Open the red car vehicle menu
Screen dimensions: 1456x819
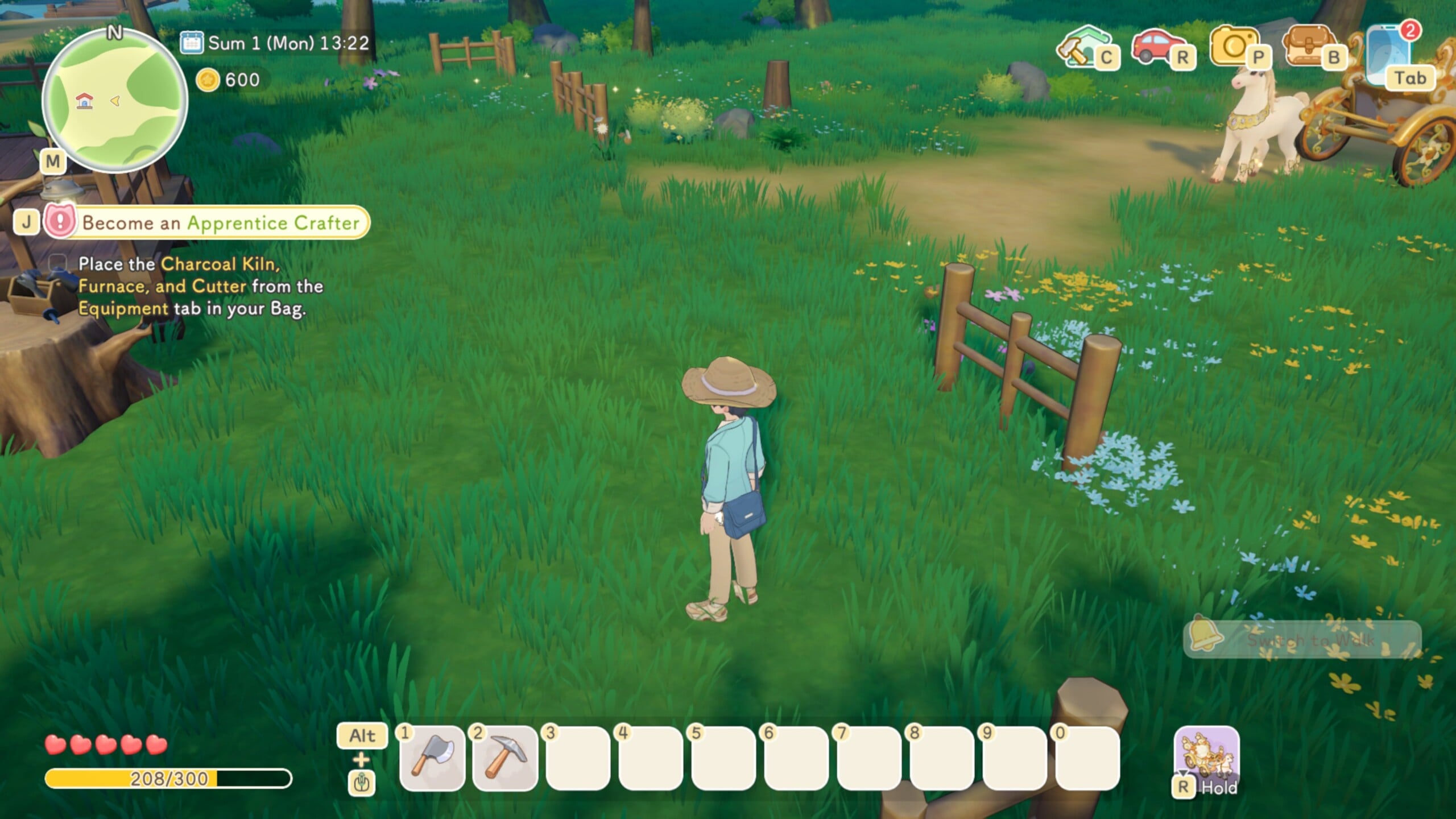click(1155, 47)
